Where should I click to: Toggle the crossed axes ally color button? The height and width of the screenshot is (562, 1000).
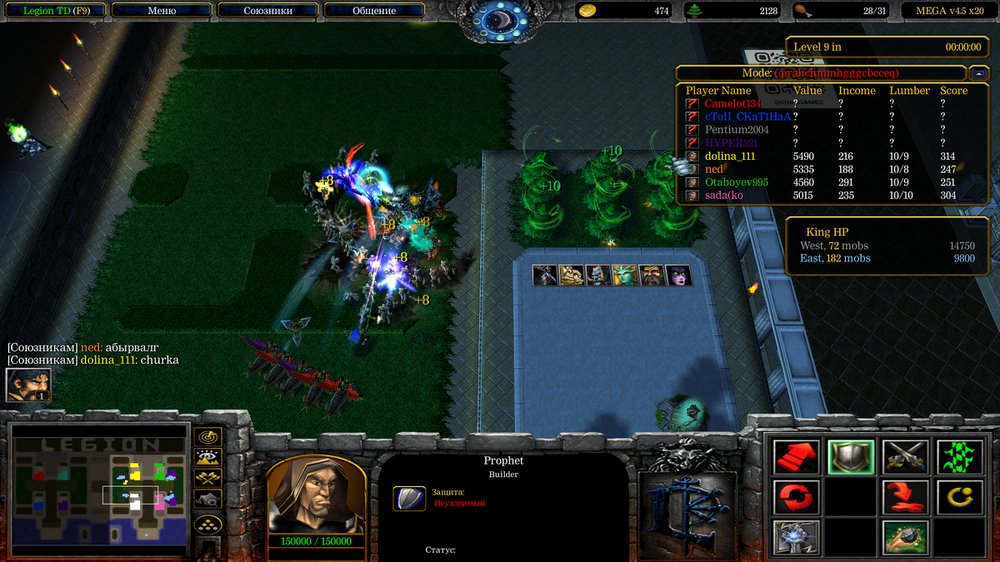click(208, 479)
